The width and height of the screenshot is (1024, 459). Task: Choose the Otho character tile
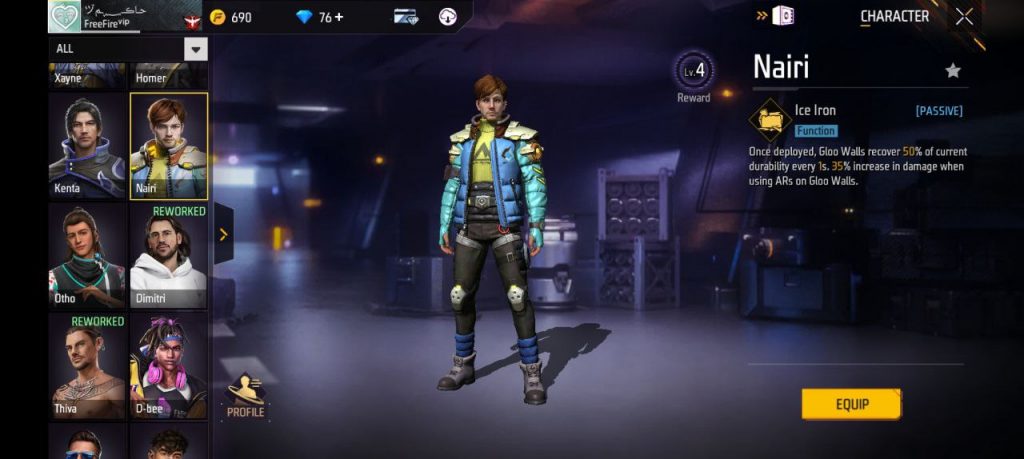[88, 256]
